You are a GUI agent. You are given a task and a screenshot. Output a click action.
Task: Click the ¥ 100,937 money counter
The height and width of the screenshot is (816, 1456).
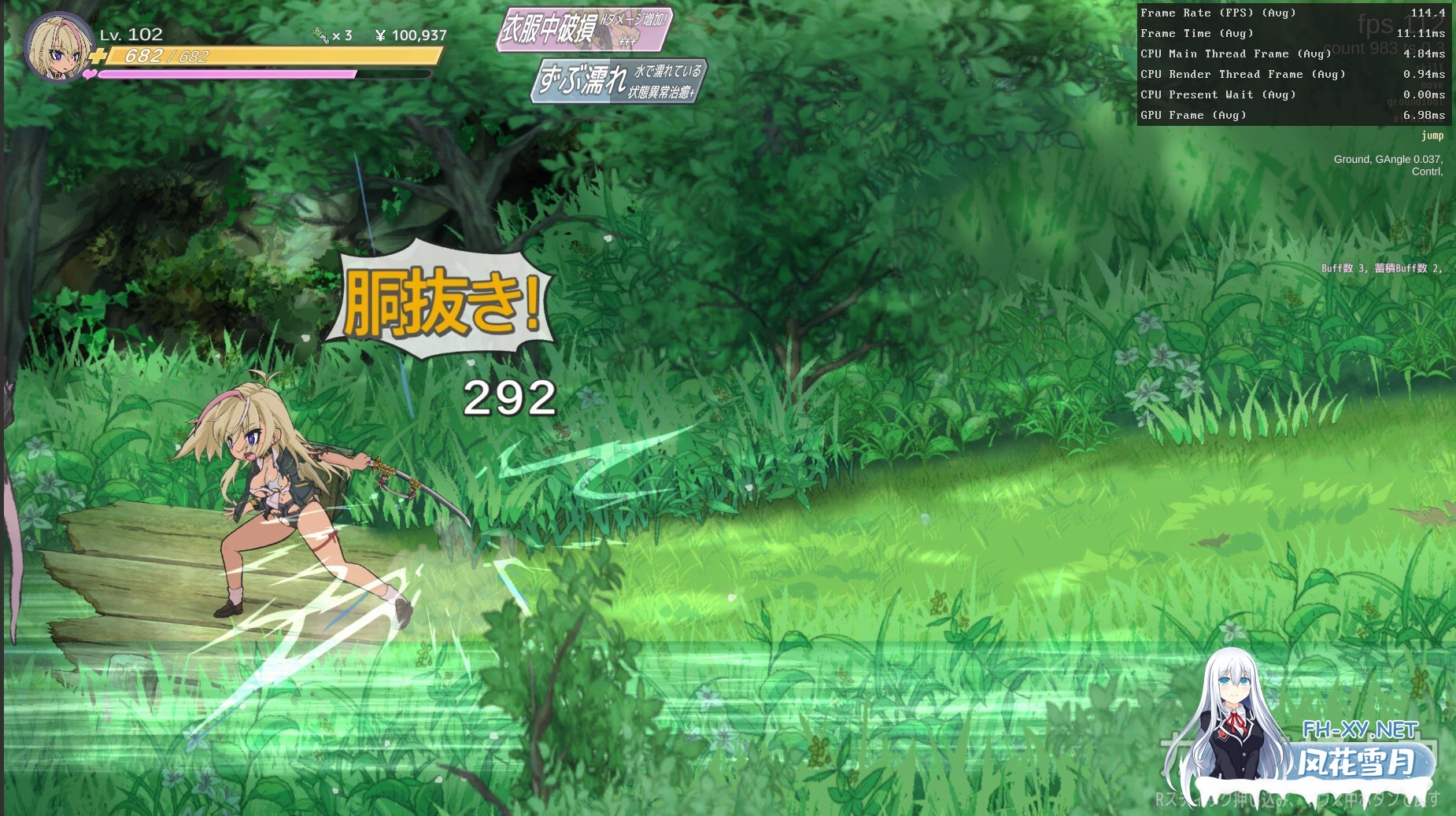(x=409, y=35)
